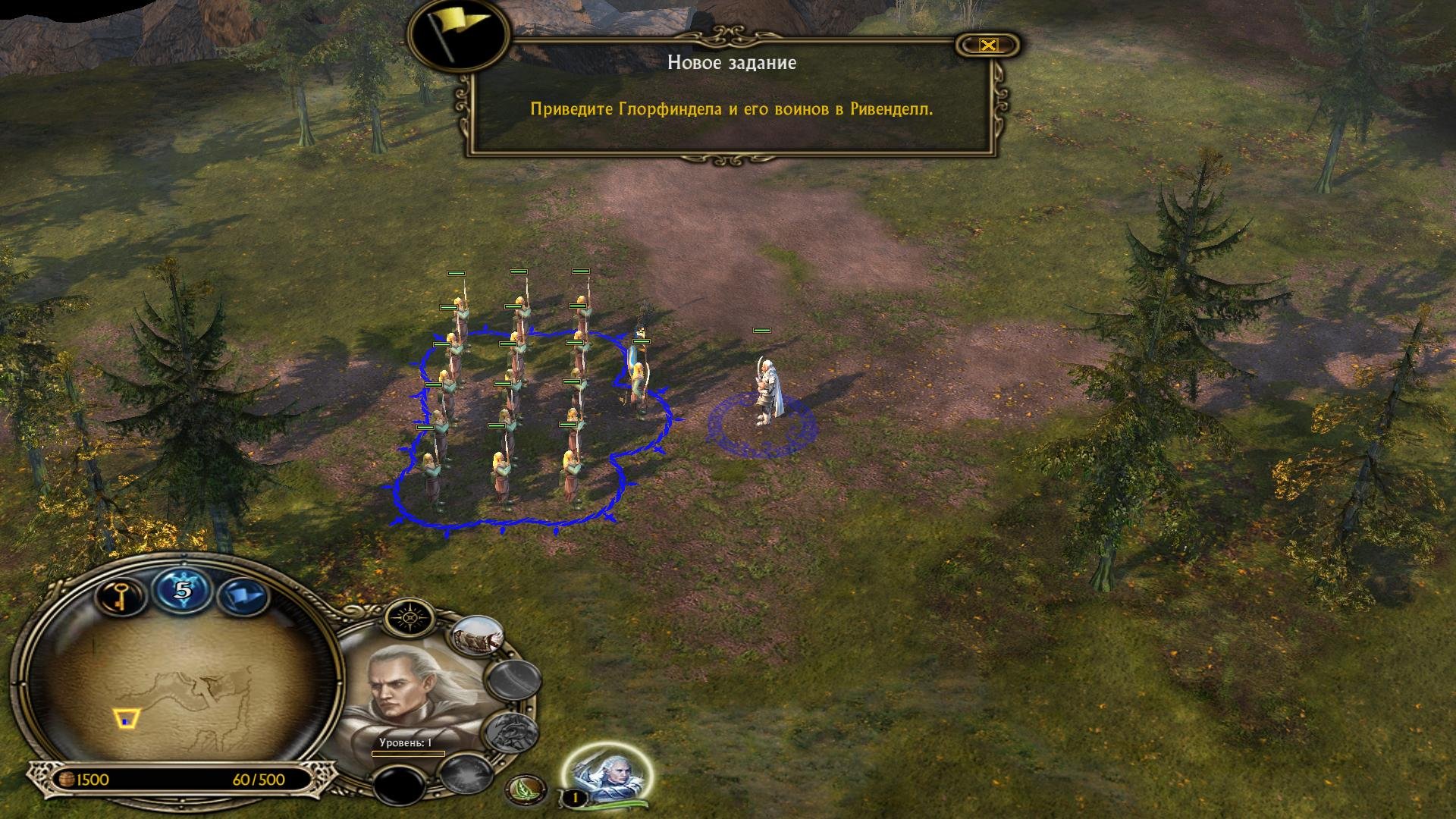Activate the compass star stance button

410,617
